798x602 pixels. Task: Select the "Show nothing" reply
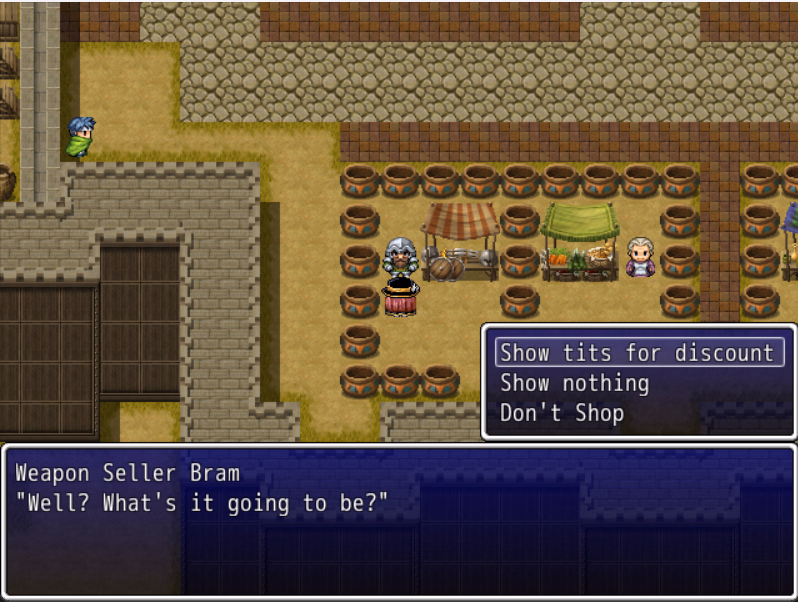click(x=574, y=383)
